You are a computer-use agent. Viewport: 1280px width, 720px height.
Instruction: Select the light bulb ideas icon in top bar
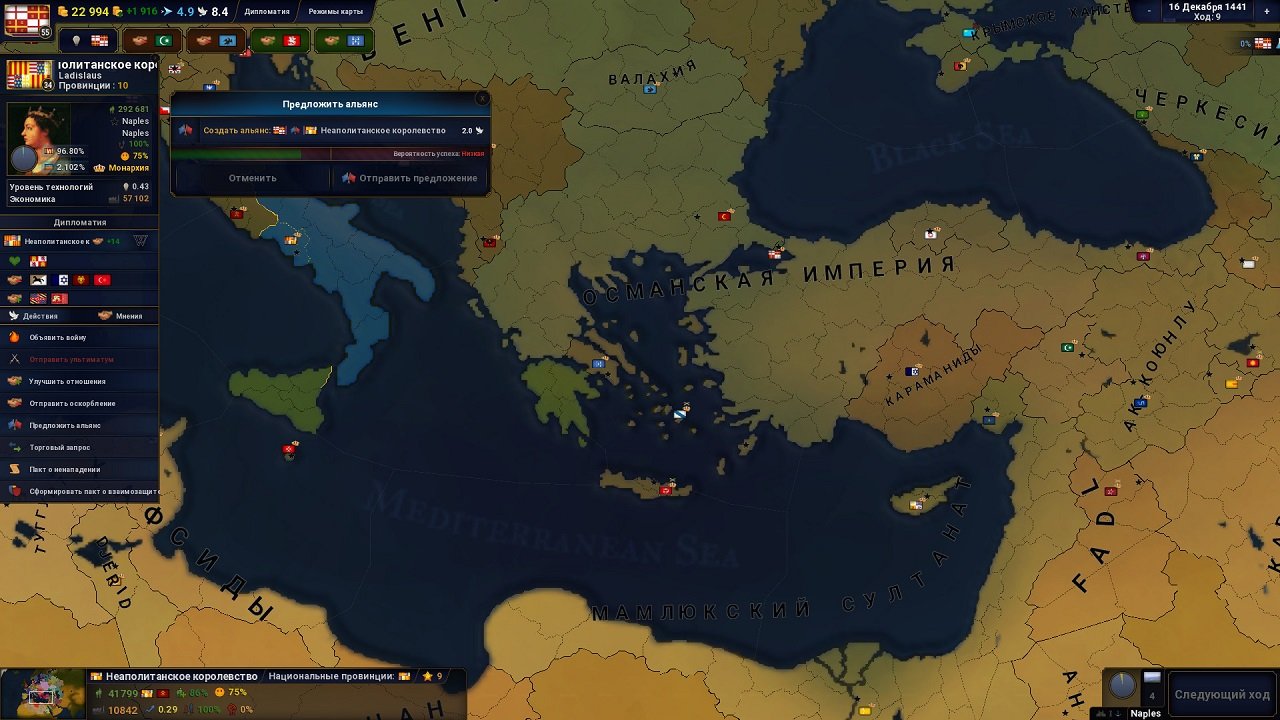click(77, 39)
